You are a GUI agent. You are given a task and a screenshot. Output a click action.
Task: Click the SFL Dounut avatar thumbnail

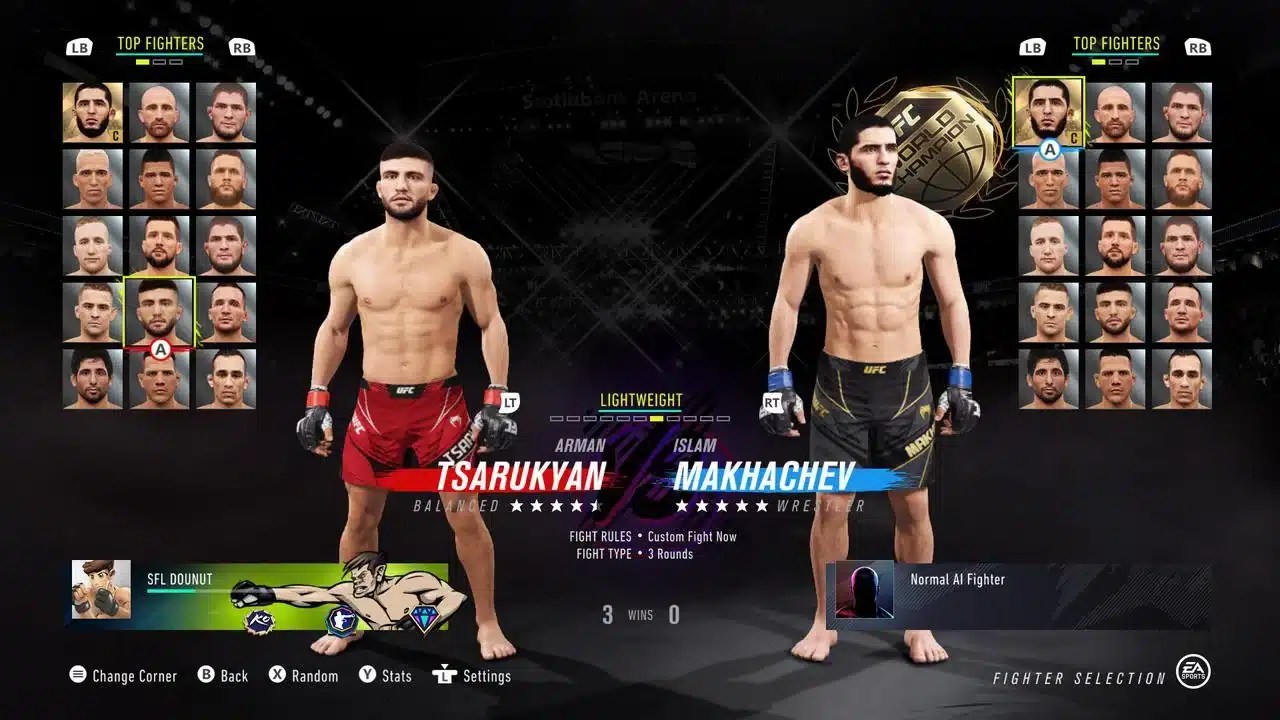click(100, 590)
